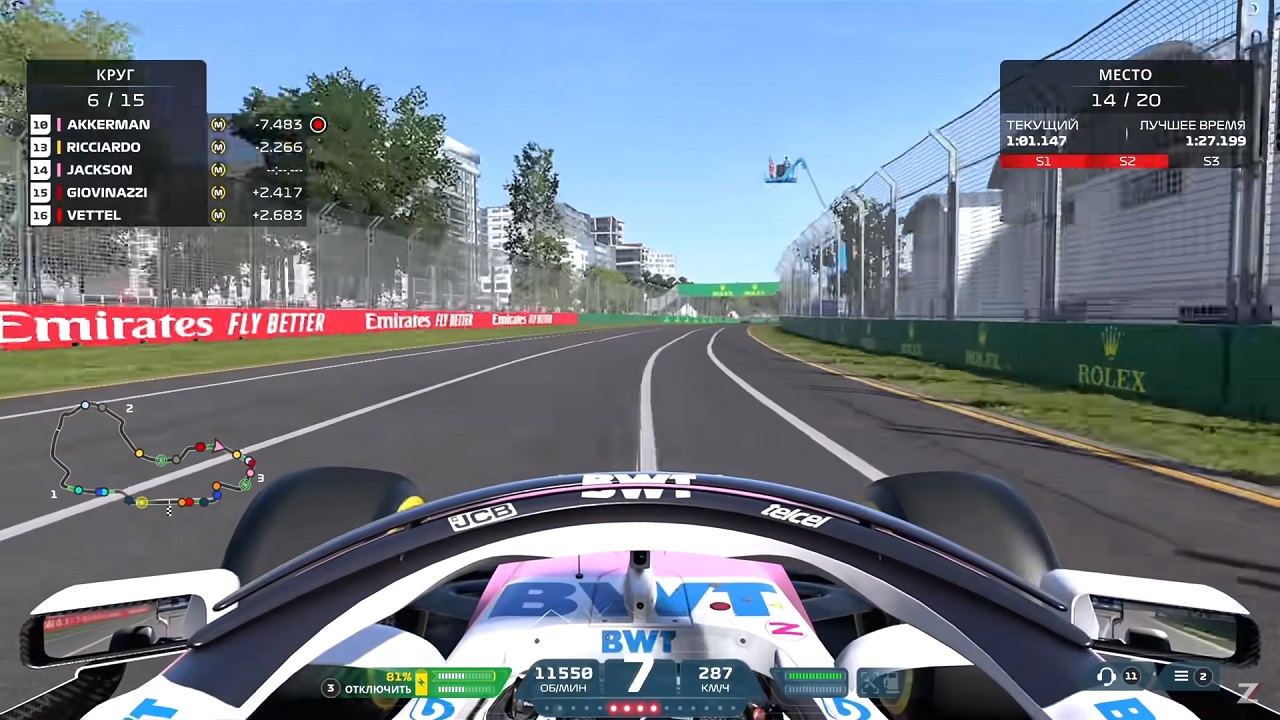
Task: Expand the КРУГ lap counter panel
Action: pyautogui.click(x=114, y=75)
